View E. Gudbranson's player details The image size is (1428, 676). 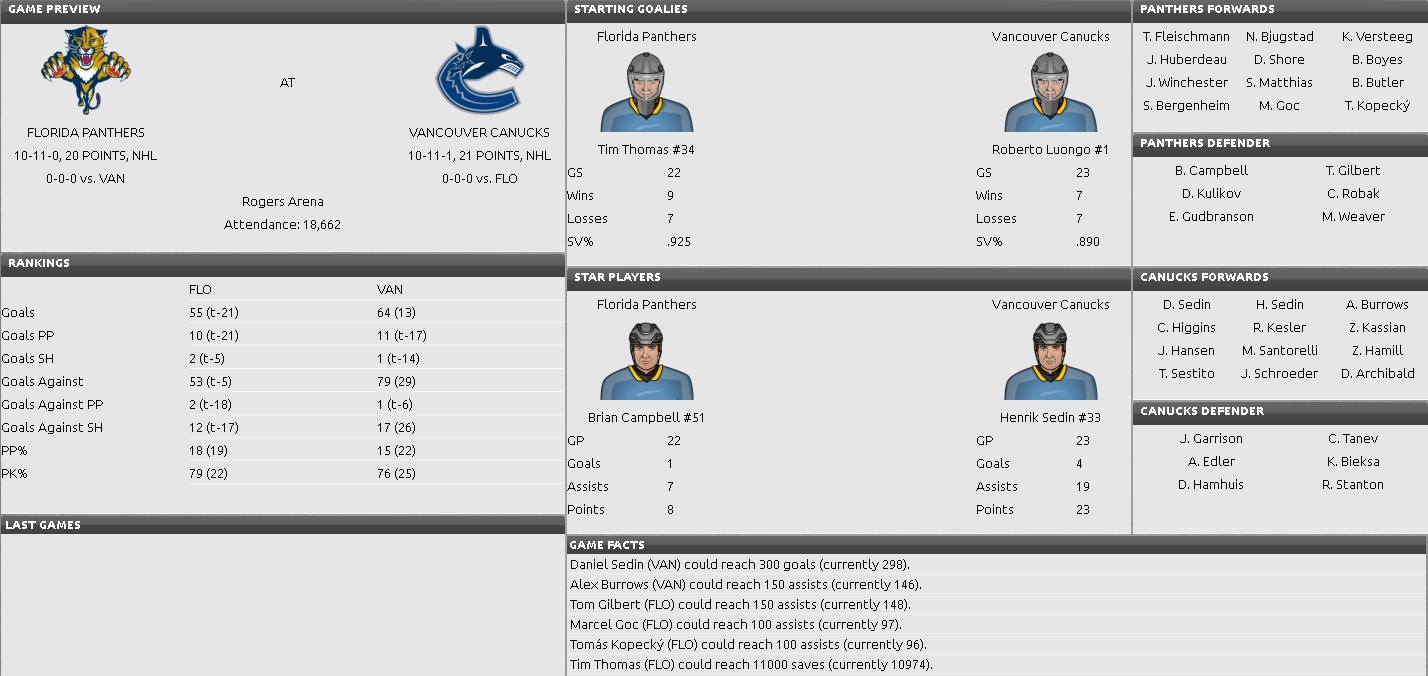coord(1211,216)
